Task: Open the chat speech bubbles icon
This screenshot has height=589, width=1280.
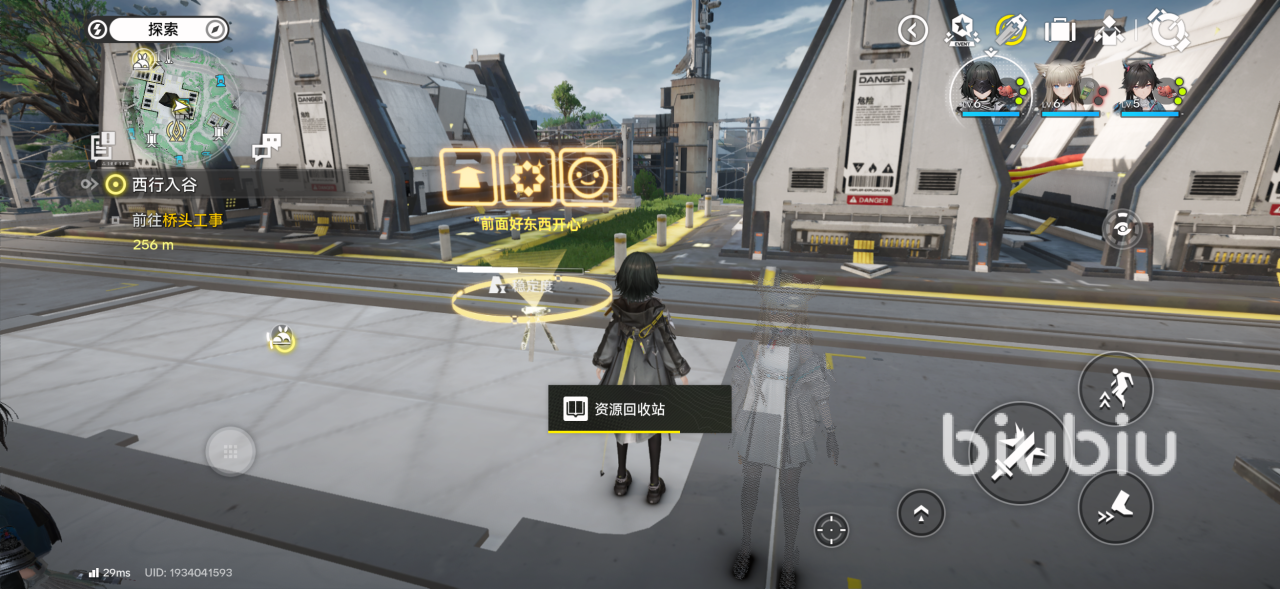Action: 266,148
